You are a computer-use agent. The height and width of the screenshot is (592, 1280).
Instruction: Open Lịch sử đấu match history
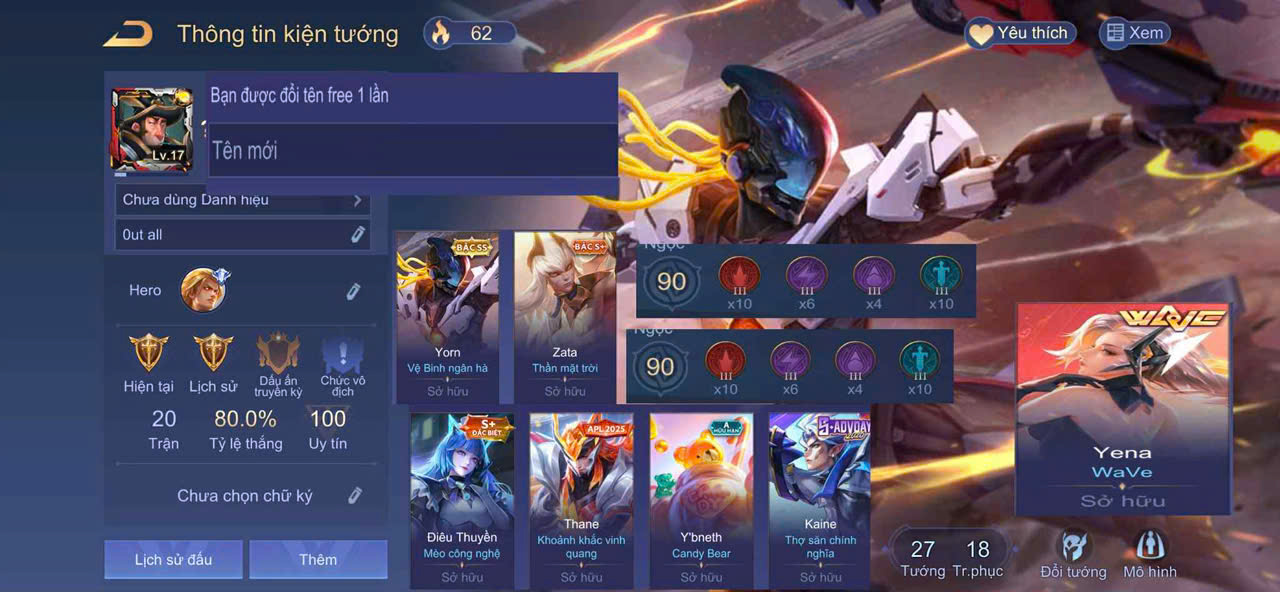pyautogui.click(x=173, y=559)
